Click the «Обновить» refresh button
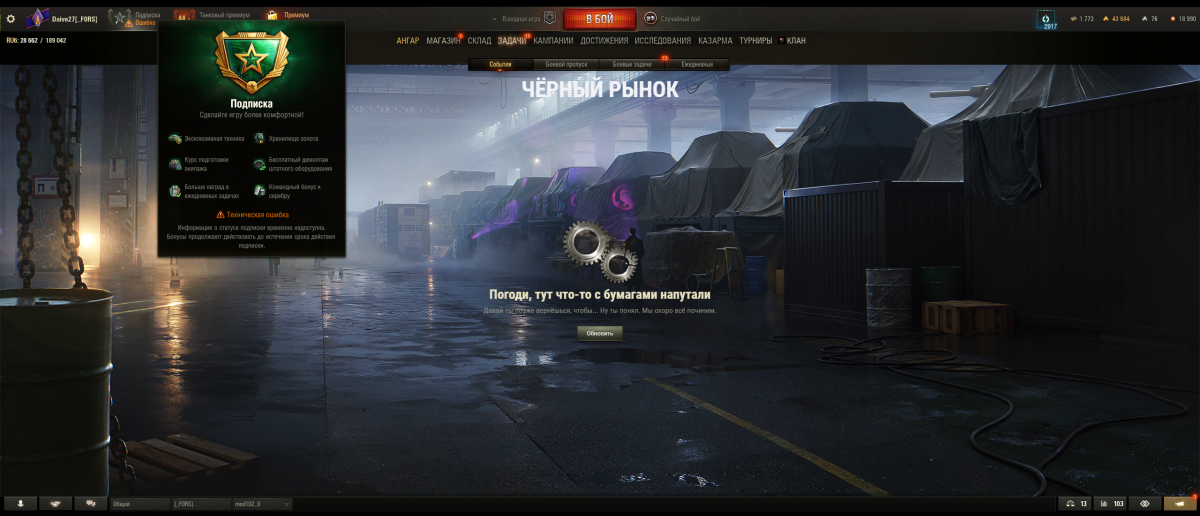1200x516 pixels. pyautogui.click(x=599, y=333)
